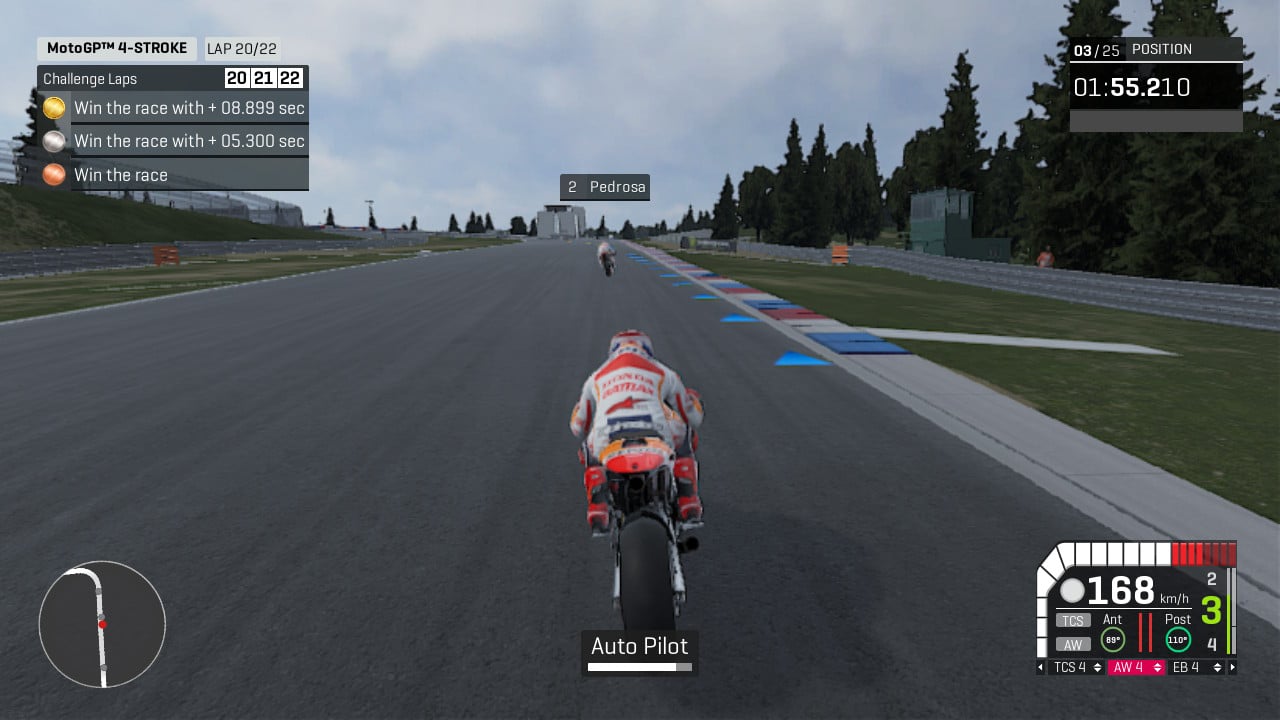Select lap 21 in the Challenge Laps header
Viewport: 1280px width, 720px height.
pyautogui.click(x=263, y=78)
